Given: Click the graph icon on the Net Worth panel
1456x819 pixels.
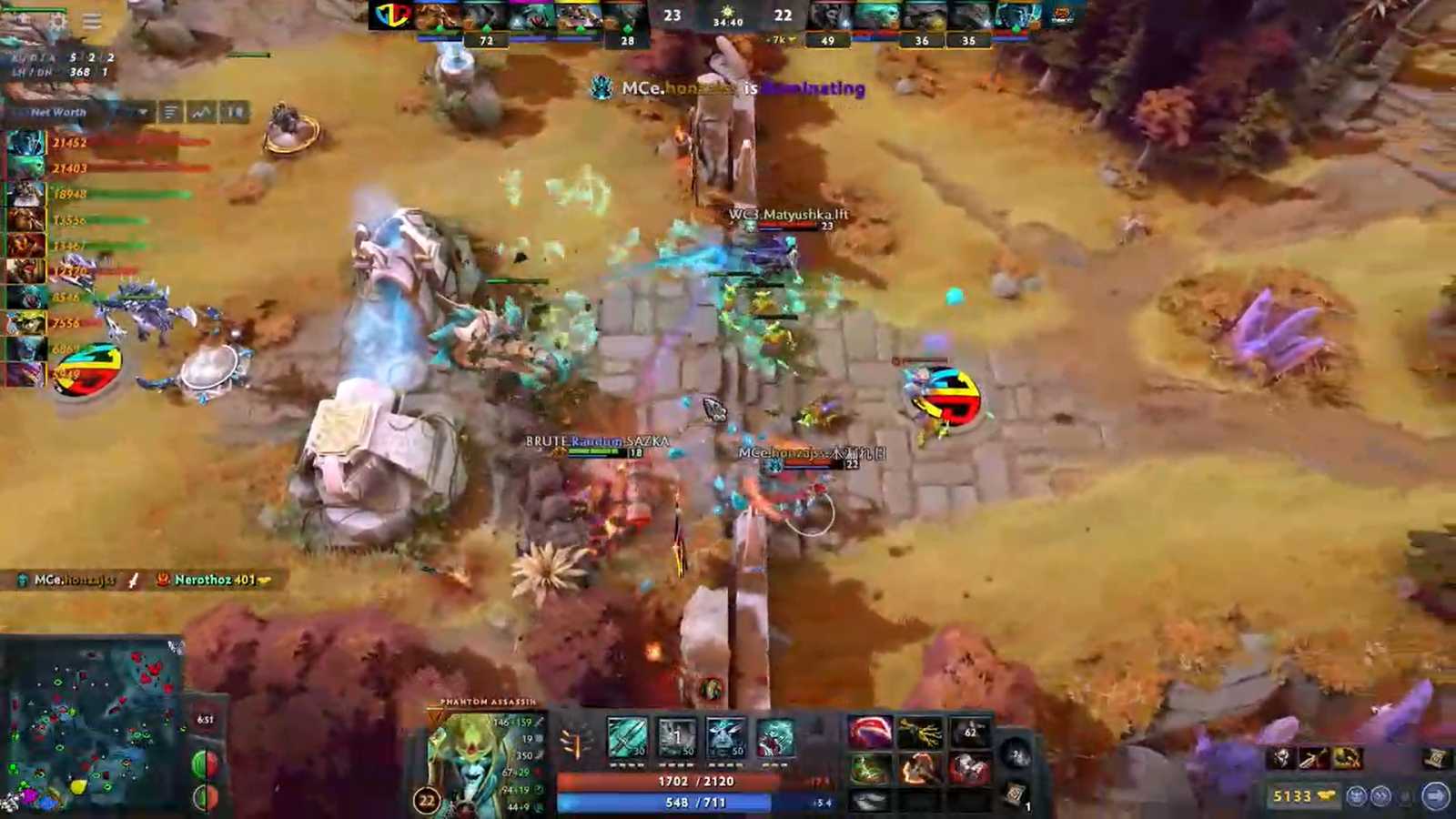Looking at the screenshot, I should (x=198, y=113).
